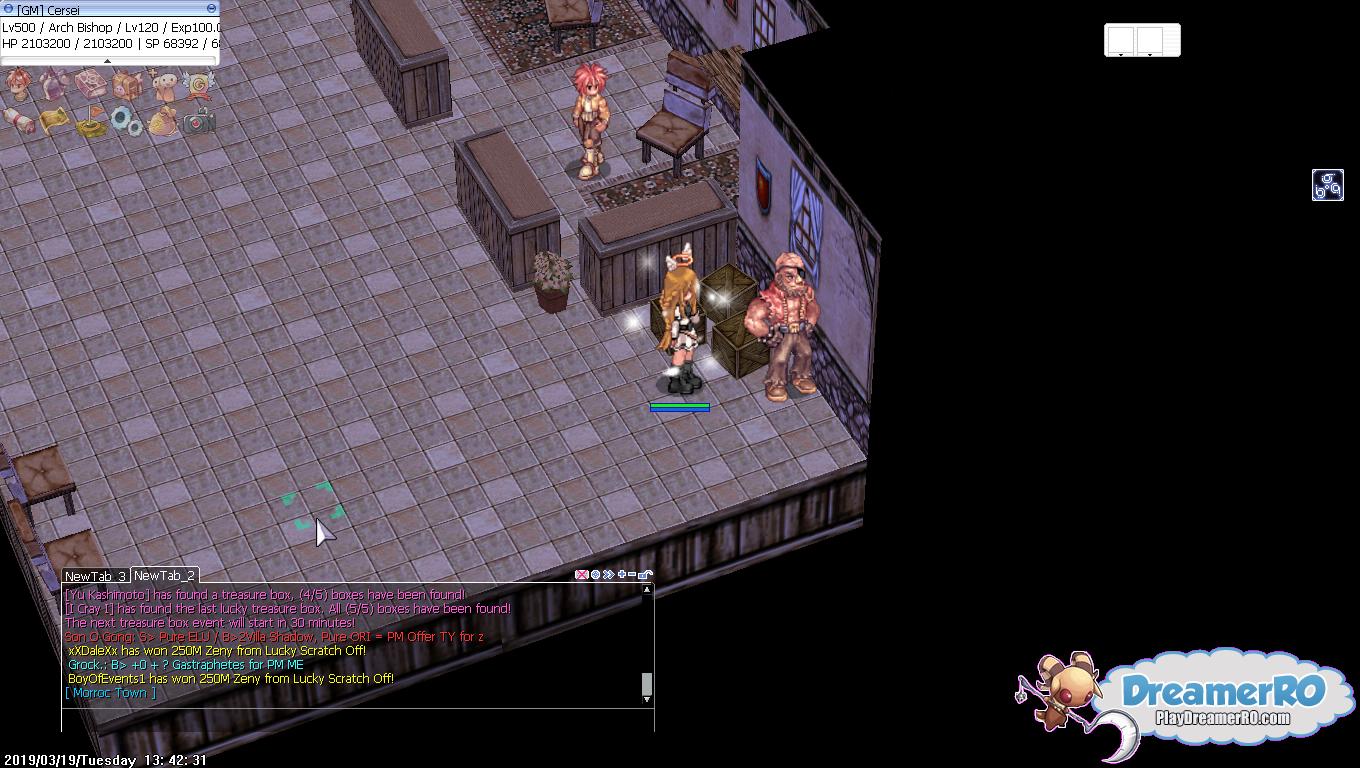1360x768 pixels.
Task: Minimize the [GM] Cersei info window
Action: (211, 9)
